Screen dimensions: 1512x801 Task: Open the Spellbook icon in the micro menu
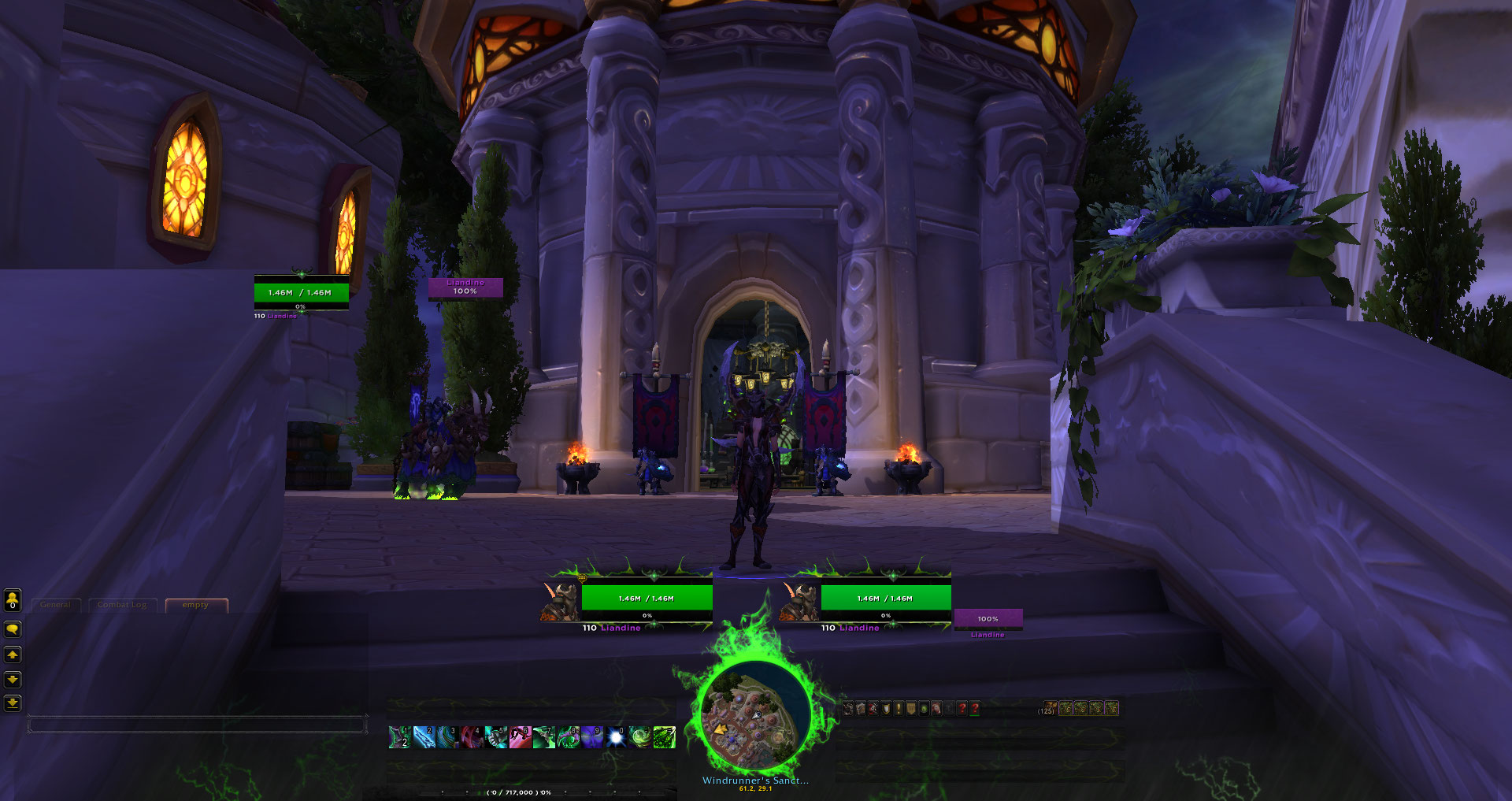(x=862, y=707)
